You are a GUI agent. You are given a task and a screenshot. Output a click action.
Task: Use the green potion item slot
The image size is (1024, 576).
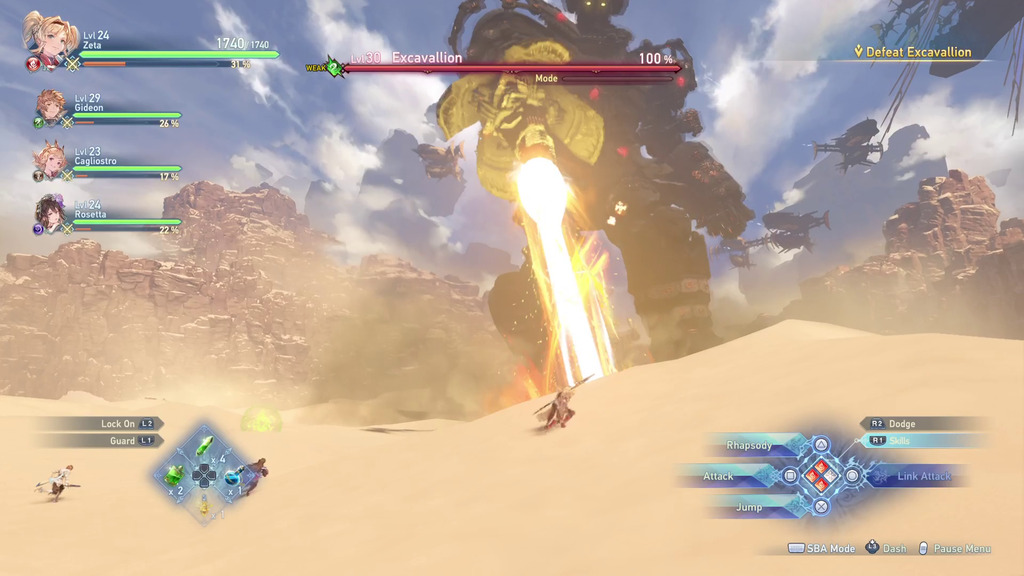175,474
